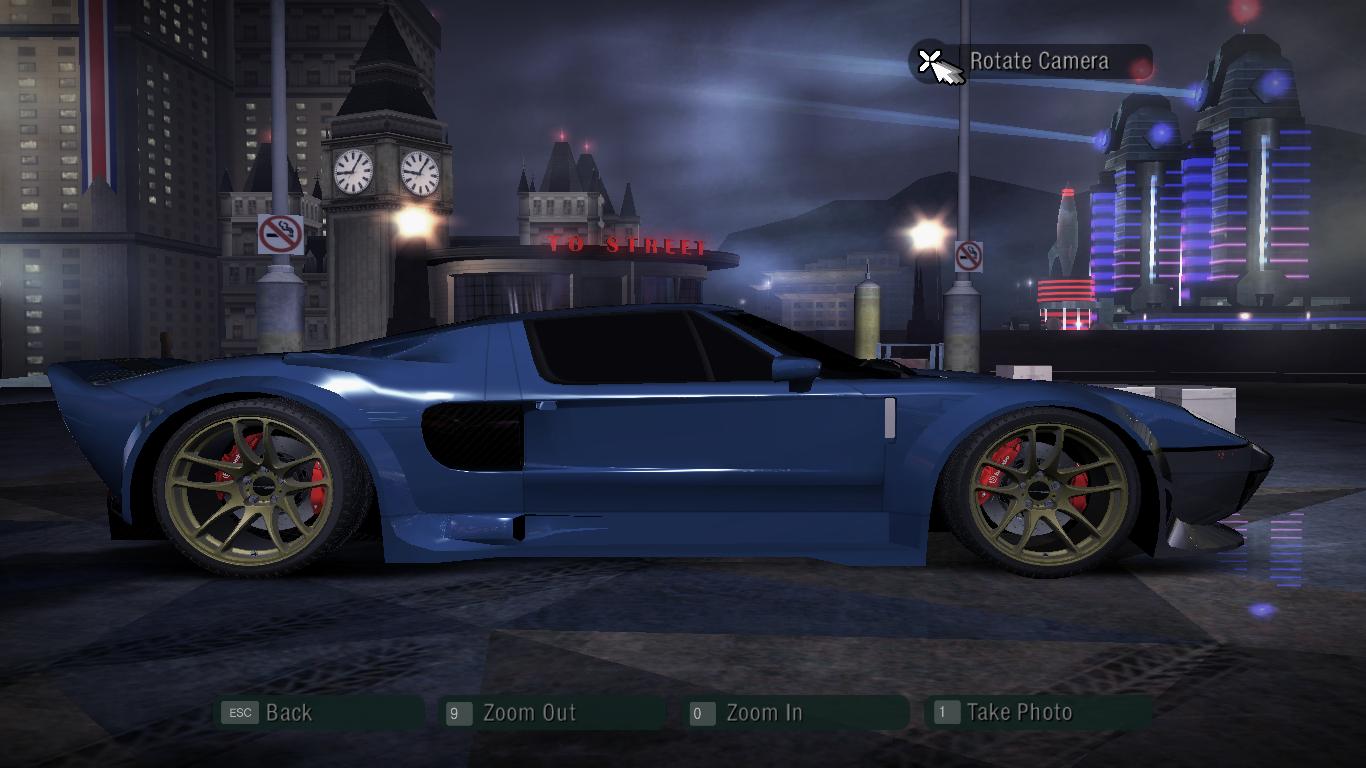1366x768 pixels.
Task: Choose the Take Photo button
Action: 1039,713
